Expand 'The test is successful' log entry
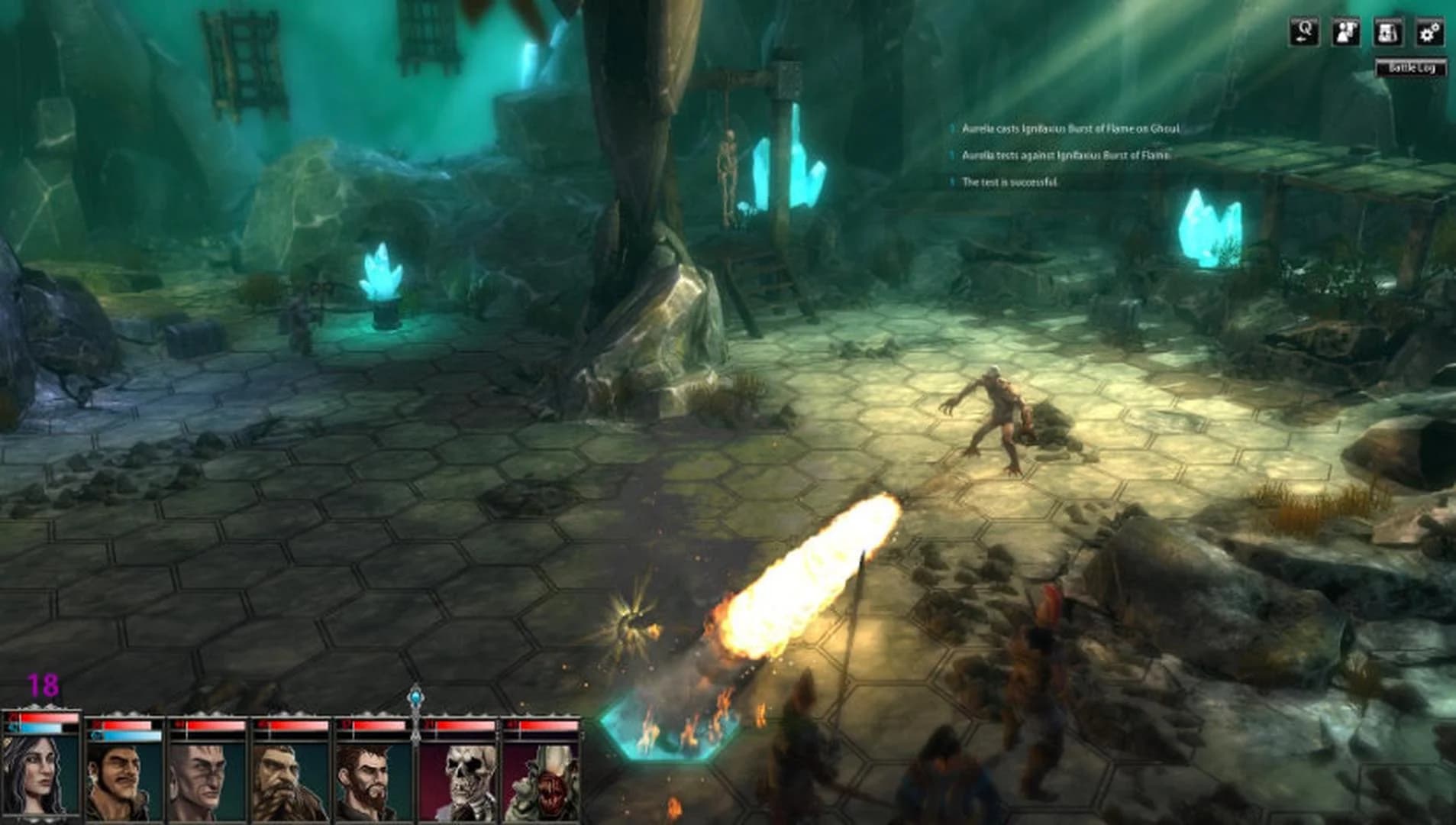The width and height of the screenshot is (1456, 825). click(x=1012, y=182)
